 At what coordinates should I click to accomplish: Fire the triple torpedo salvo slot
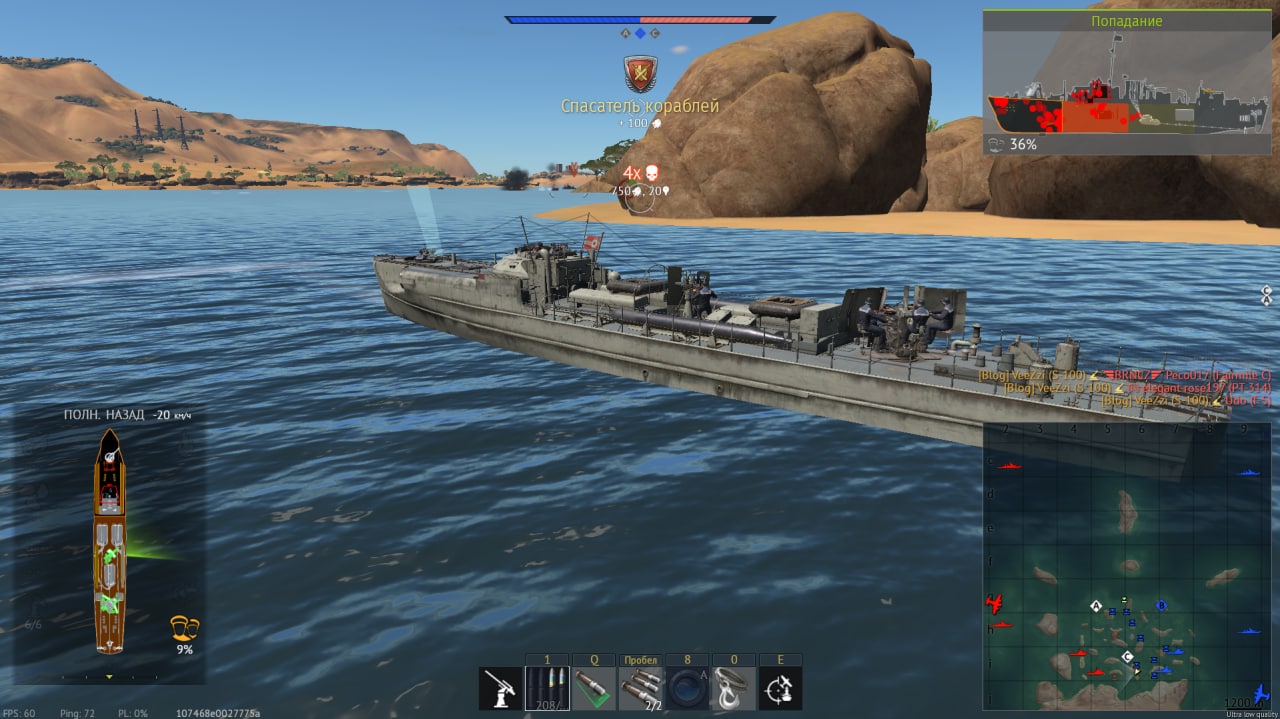coord(641,688)
